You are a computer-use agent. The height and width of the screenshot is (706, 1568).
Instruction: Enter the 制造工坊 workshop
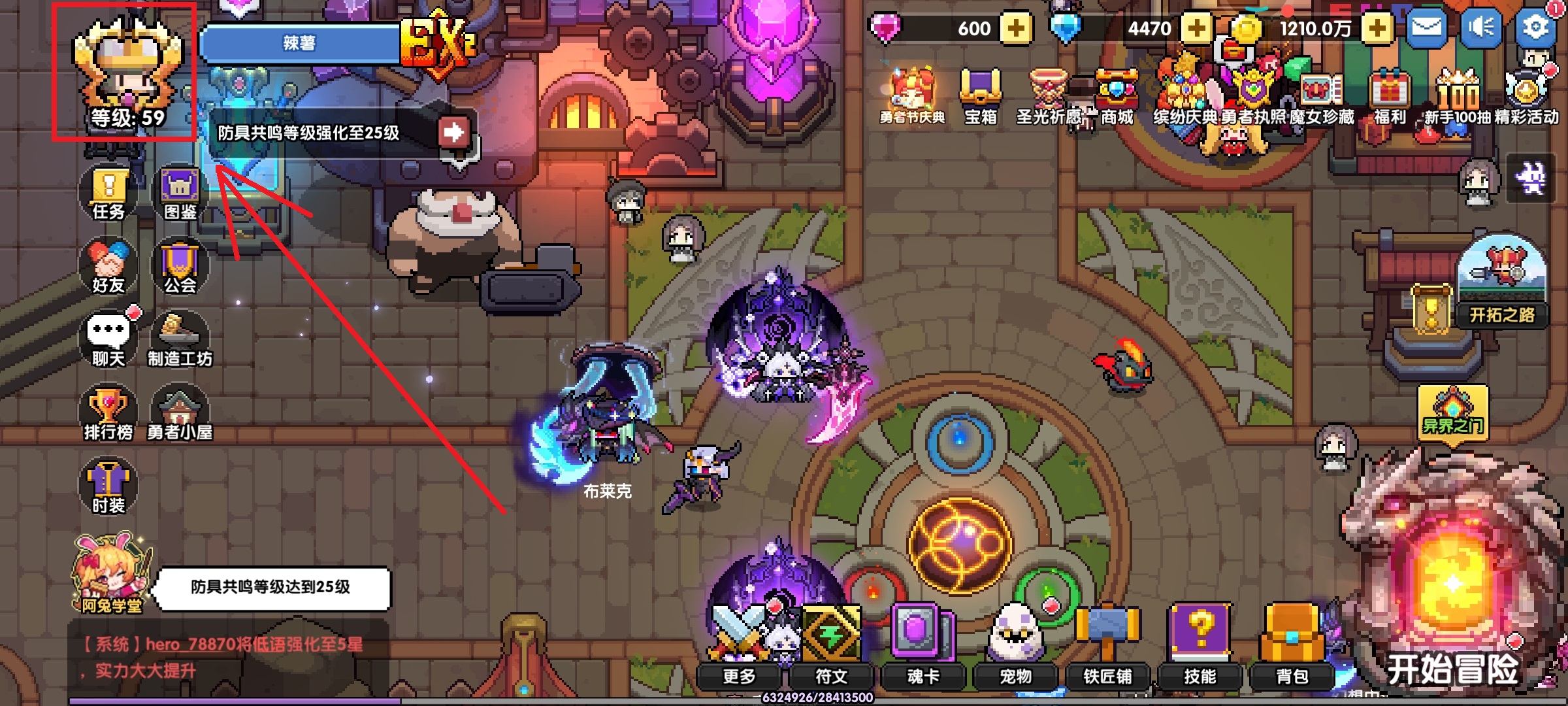click(180, 340)
